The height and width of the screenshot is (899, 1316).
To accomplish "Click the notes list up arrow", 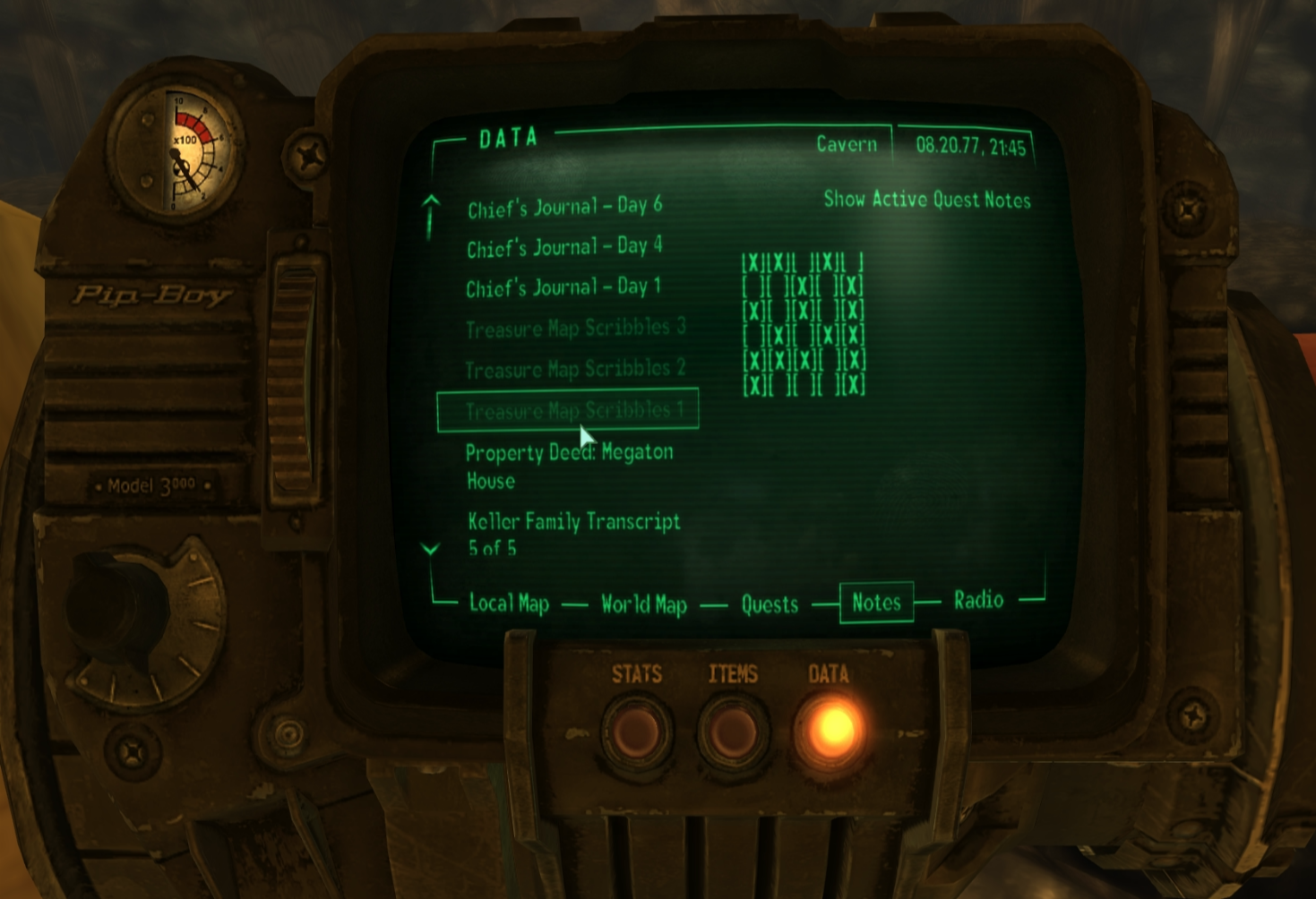I will point(431,202).
